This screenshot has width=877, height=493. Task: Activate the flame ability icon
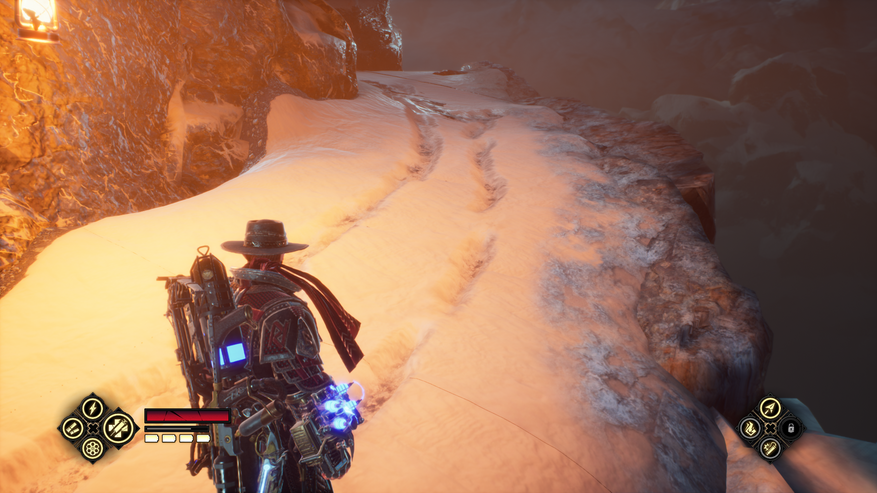point(749,428)
